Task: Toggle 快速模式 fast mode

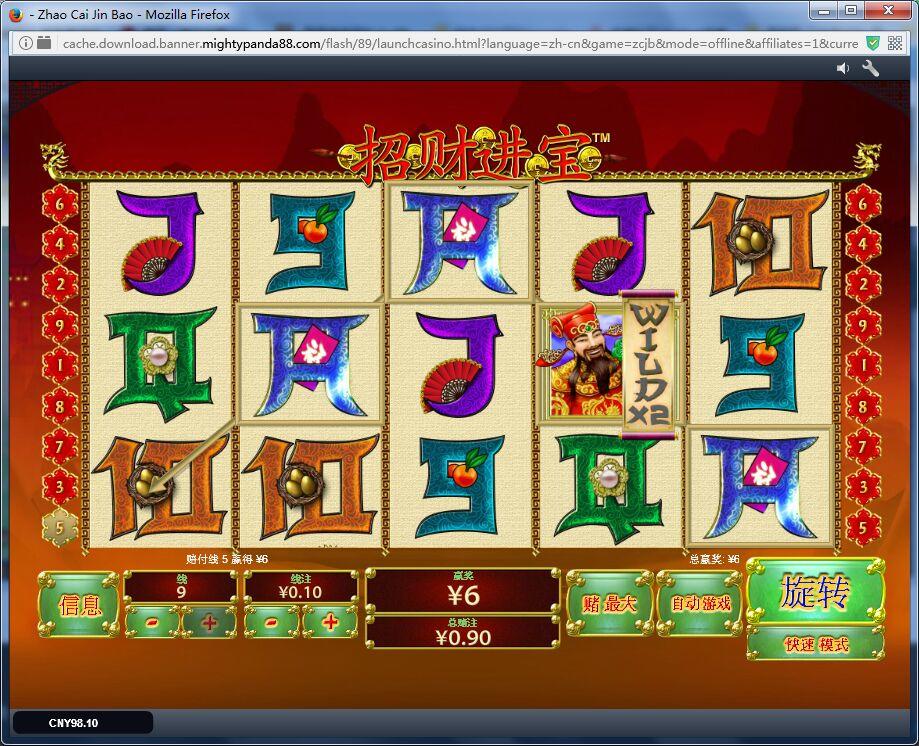Action: pos(815,644)
